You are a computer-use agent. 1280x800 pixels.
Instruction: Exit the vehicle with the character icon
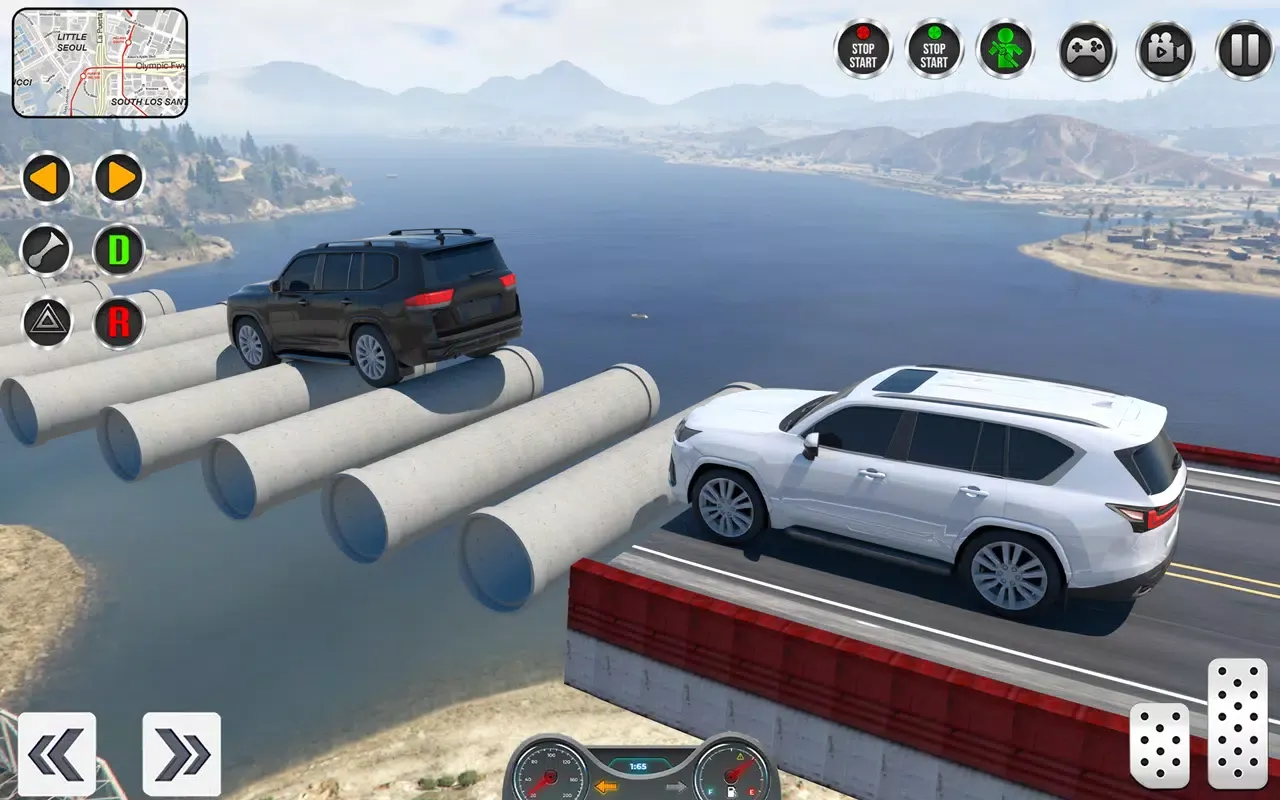[x=1005, y=48]
